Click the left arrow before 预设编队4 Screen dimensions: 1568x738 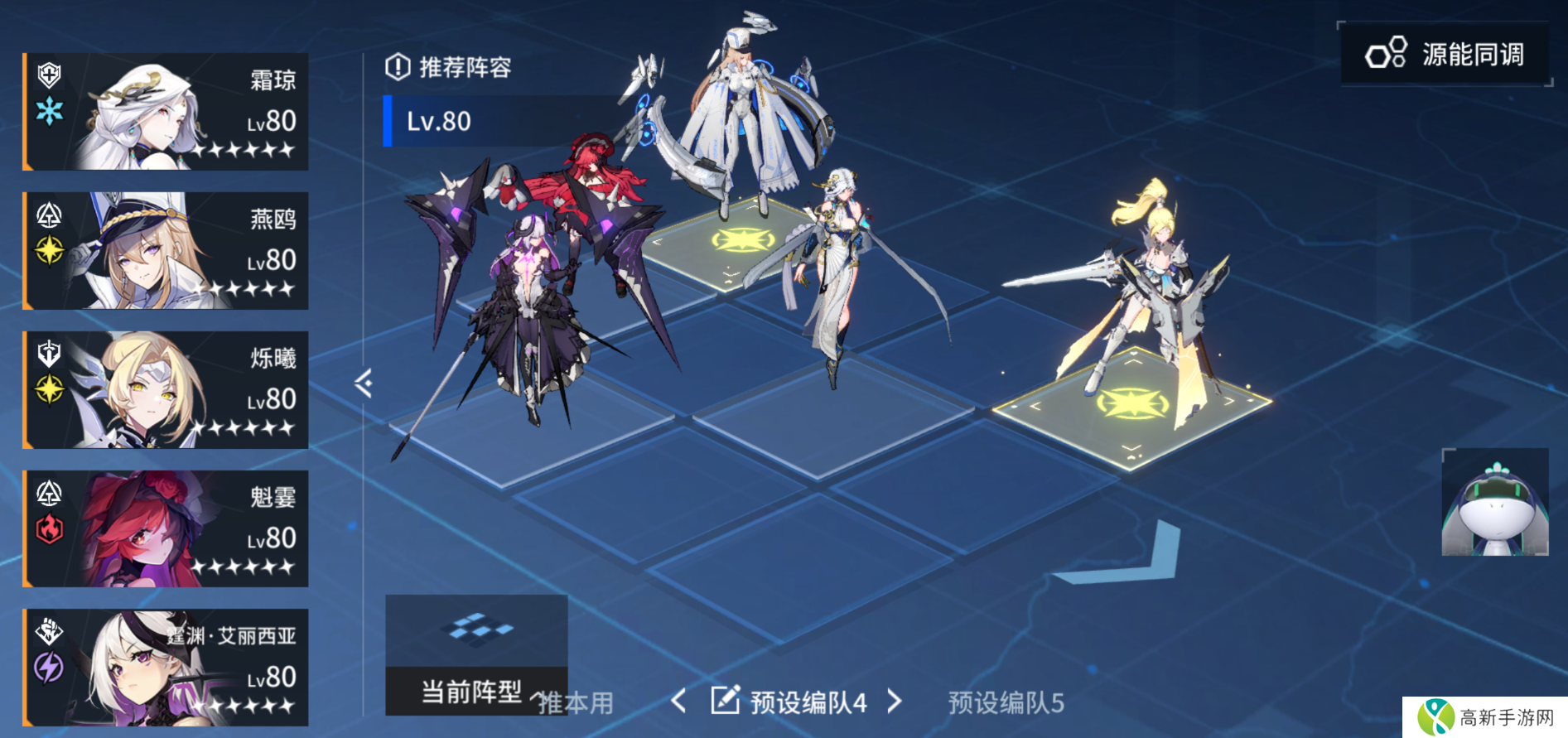pos(681,700)
